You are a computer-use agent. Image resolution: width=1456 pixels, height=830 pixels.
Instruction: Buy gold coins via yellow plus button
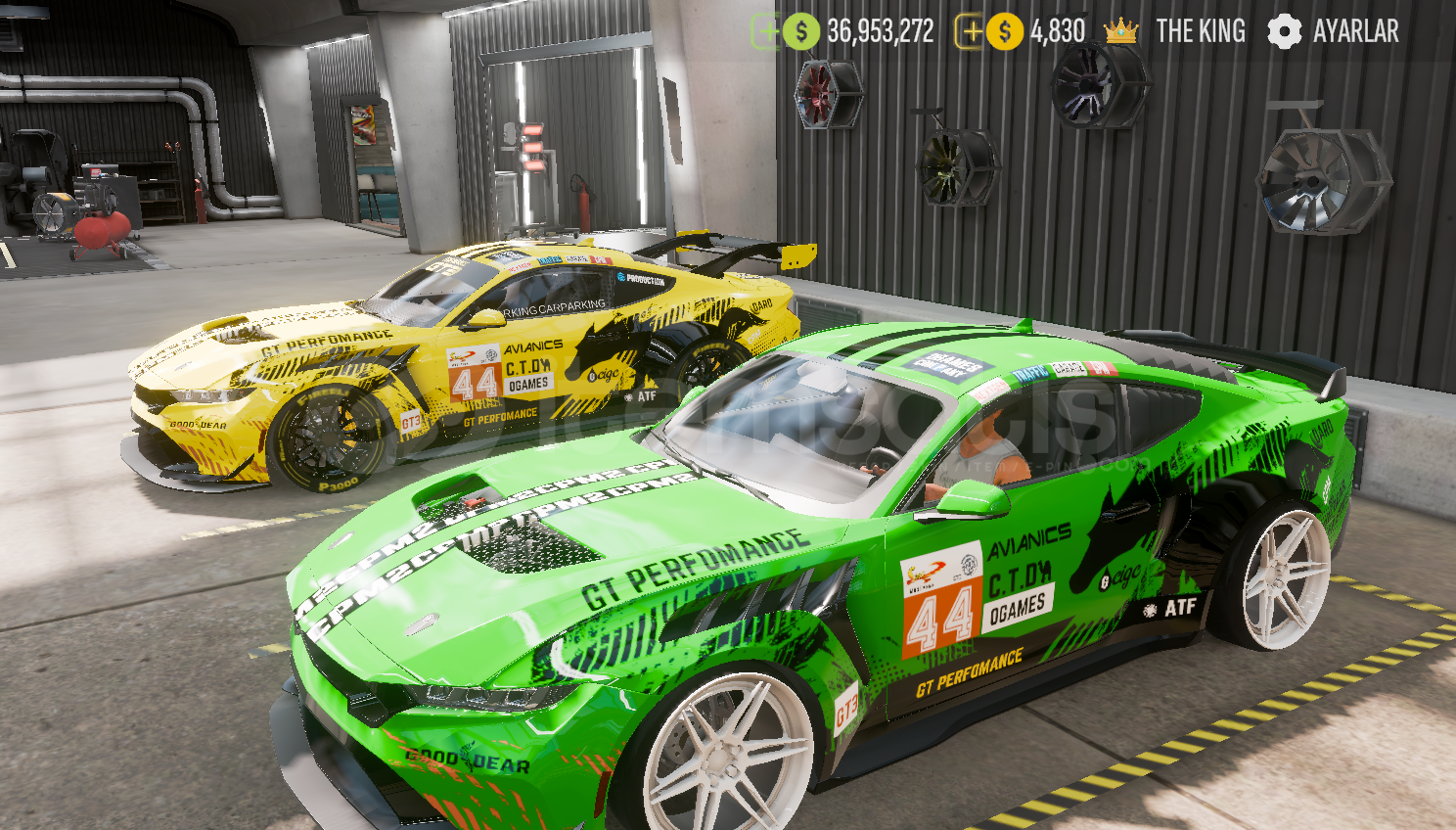pos(969,31)
